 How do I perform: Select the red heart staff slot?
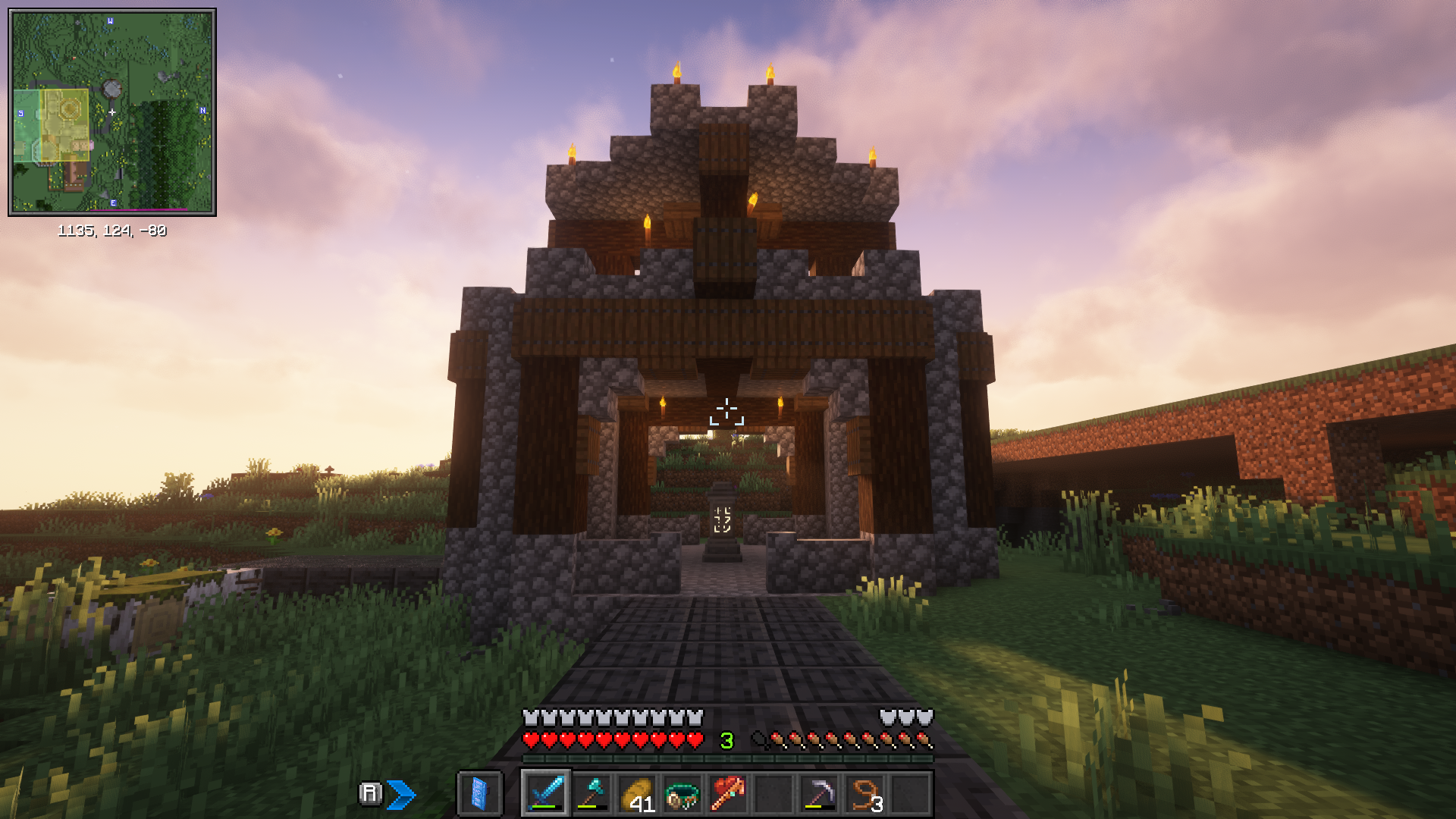point(727,794)
